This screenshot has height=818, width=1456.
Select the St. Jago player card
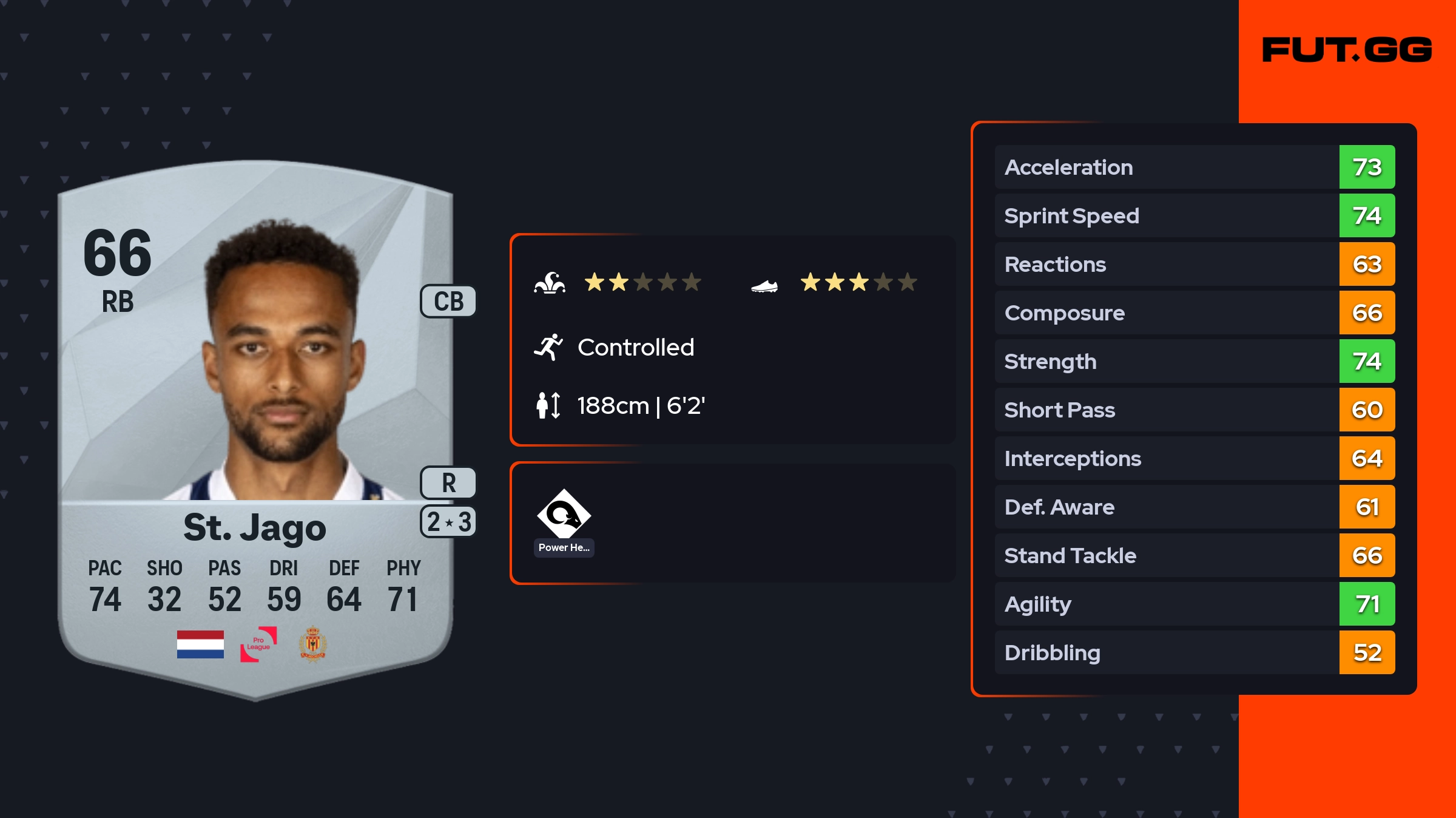(x=255, y=425)
